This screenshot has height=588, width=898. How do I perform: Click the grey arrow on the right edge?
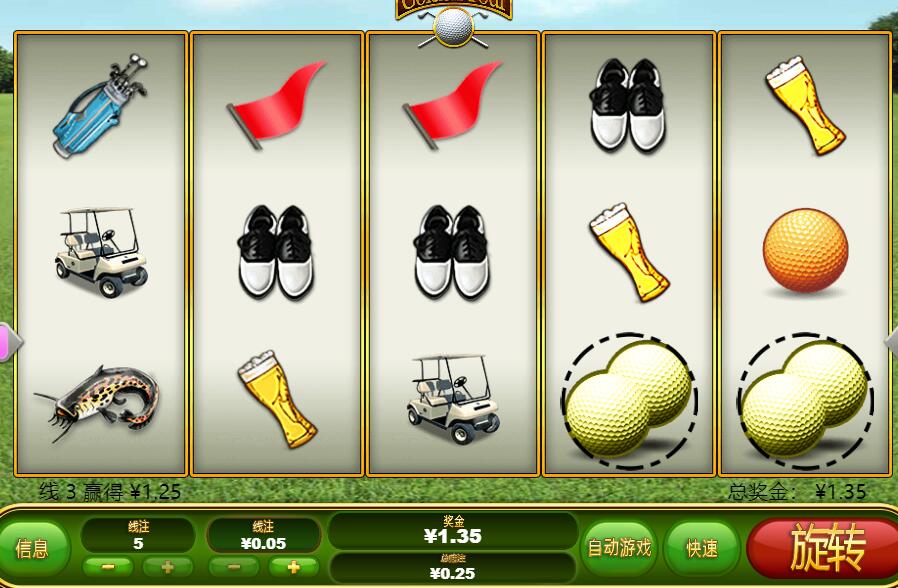coord(891,342)
